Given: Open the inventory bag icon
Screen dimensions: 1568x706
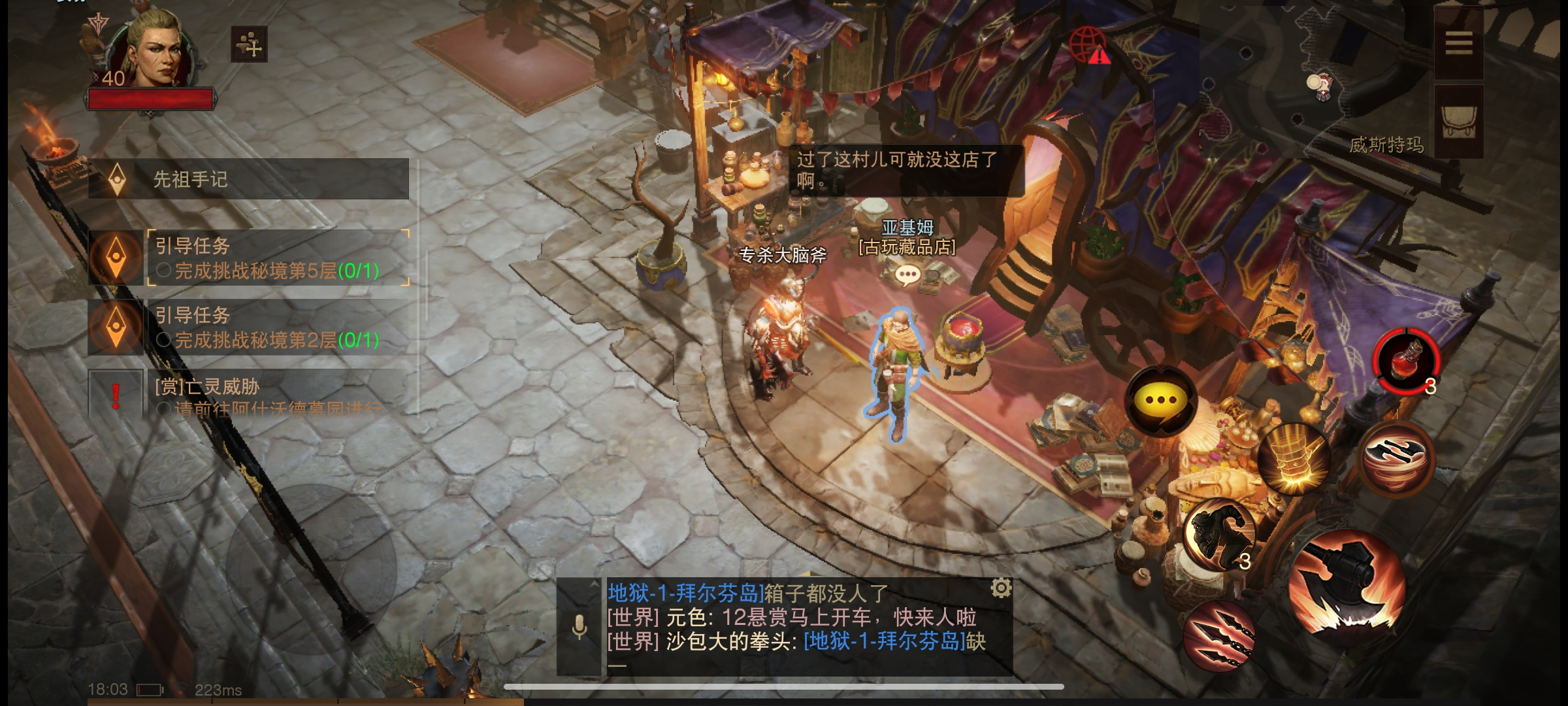Looking at the screenshot, I should point(1458,121).
